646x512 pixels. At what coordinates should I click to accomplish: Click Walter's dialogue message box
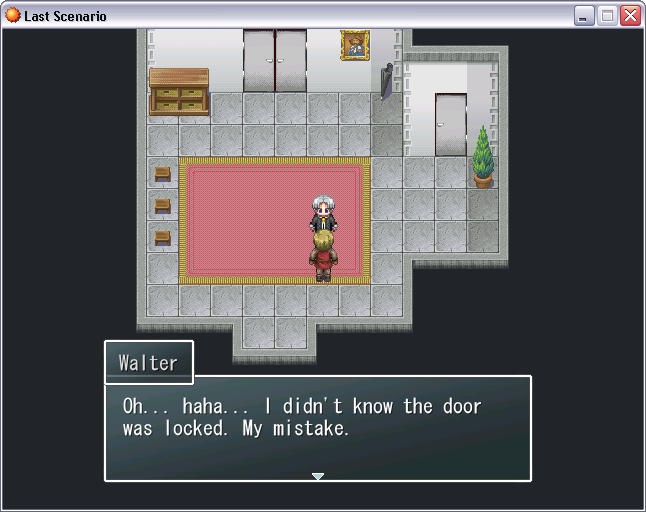318,428
